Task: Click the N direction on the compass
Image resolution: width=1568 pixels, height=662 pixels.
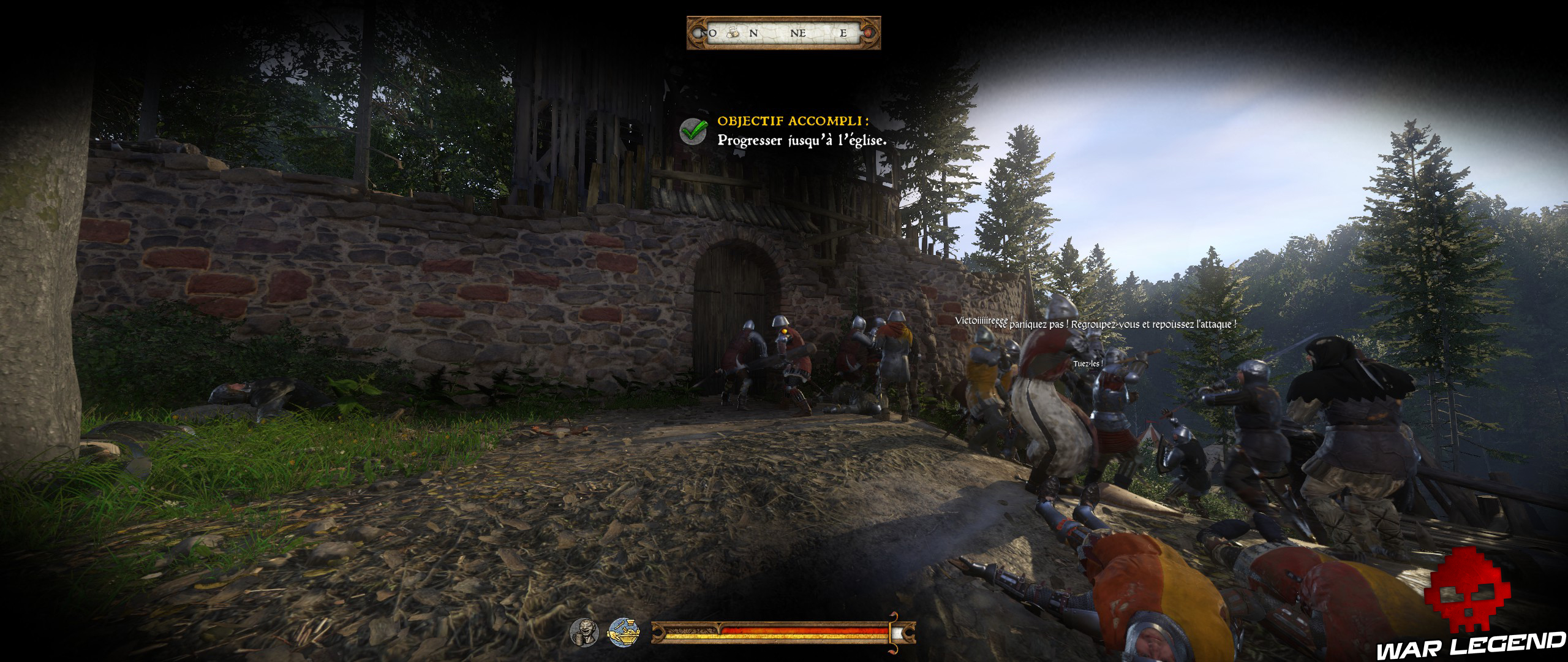Action: tap(754, 34)
